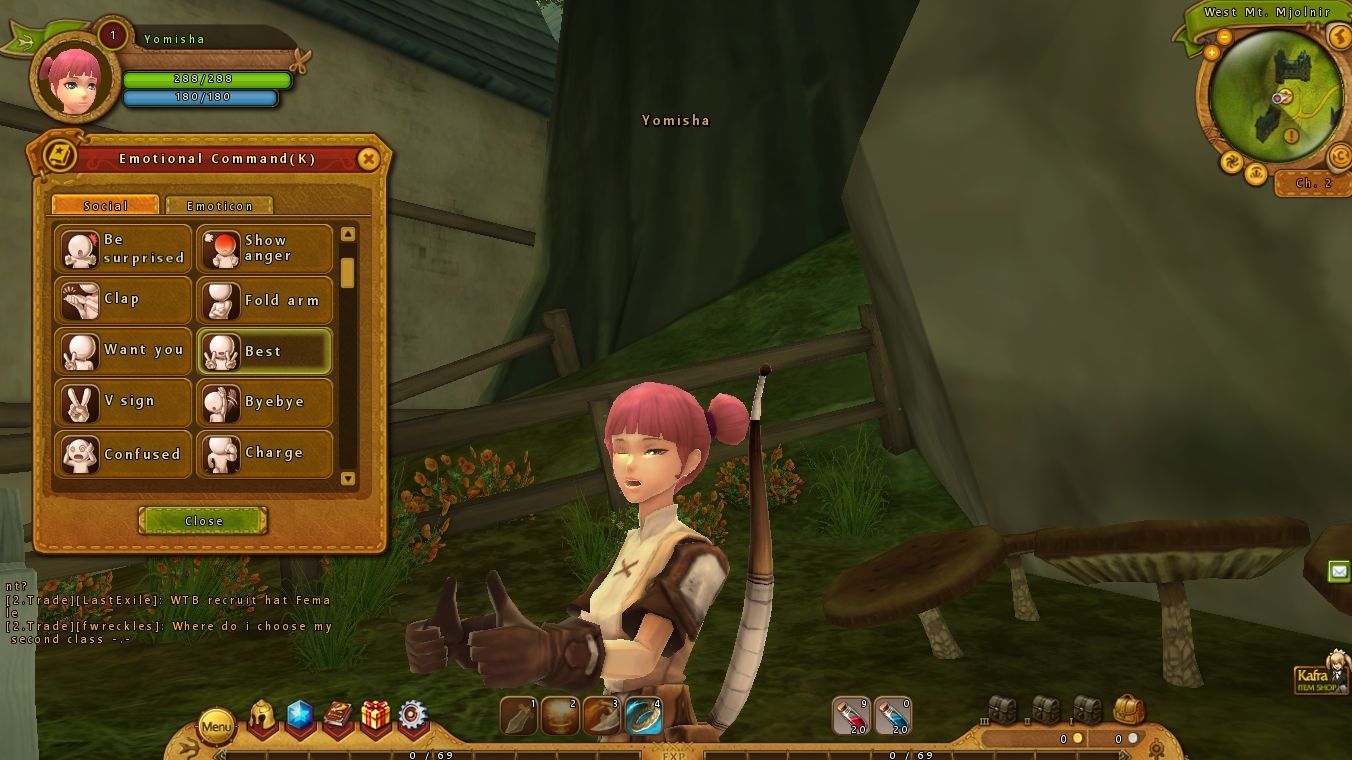Click the green Close button
This screenshot has height=760, width=1352.
click(x=203, y=521)
